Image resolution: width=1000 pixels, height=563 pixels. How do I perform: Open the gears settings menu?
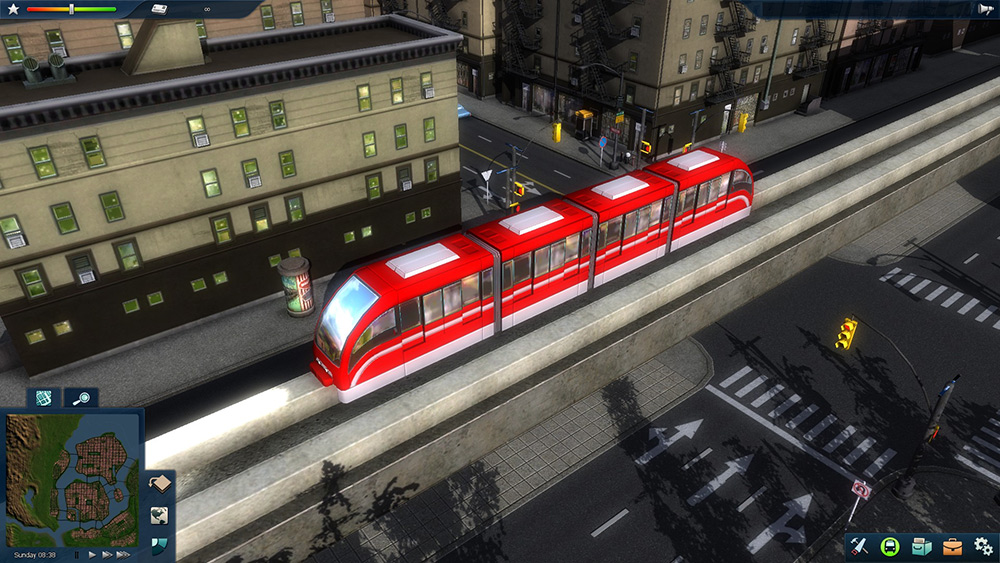pyautogui.click(x=983, y=547)
